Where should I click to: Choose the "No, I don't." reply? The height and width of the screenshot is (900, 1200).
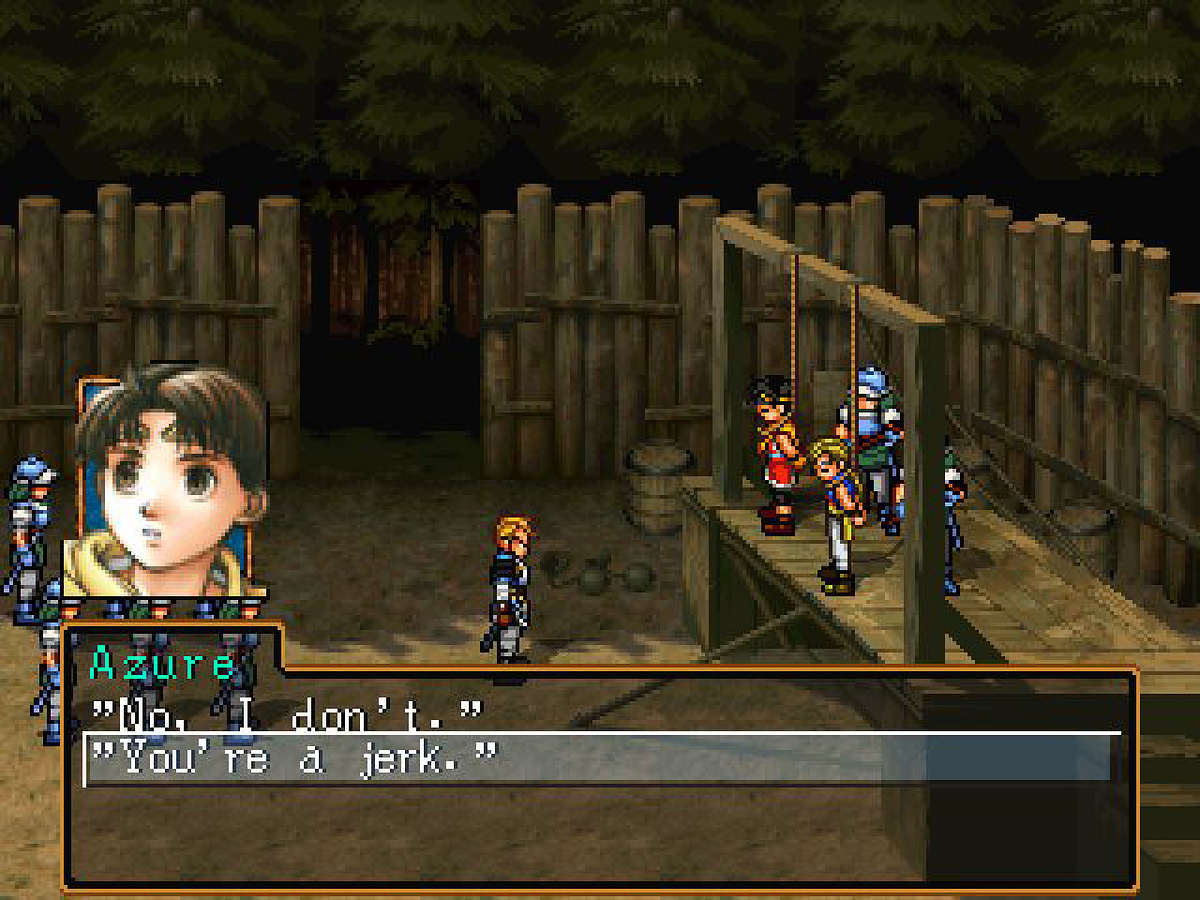[x=286, y=714]
